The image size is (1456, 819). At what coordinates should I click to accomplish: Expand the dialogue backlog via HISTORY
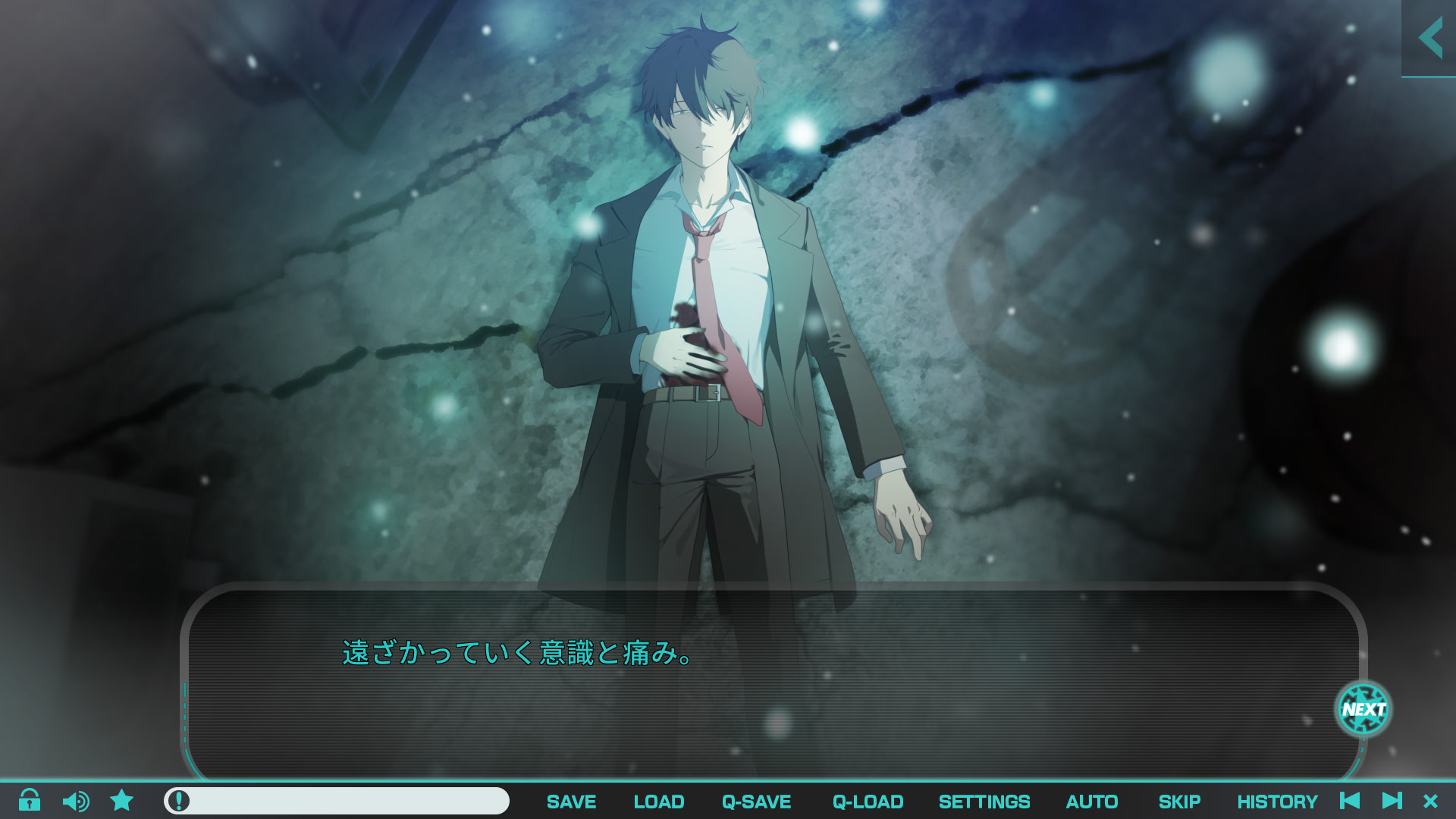(x=1278, y=802)
